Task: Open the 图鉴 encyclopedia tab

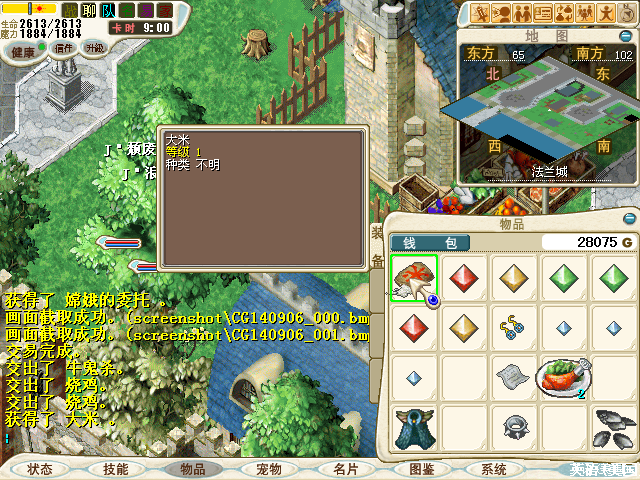Action: click(x=421, y=469)
